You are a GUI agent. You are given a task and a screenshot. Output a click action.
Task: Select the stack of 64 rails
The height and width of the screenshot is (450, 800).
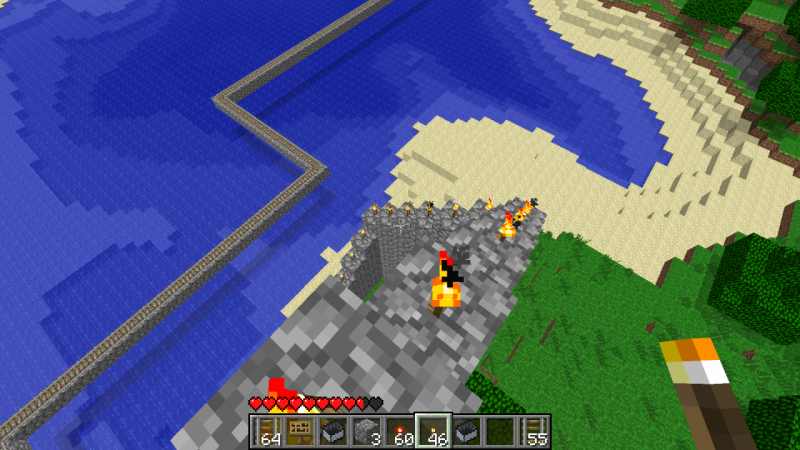click(267, 431)
